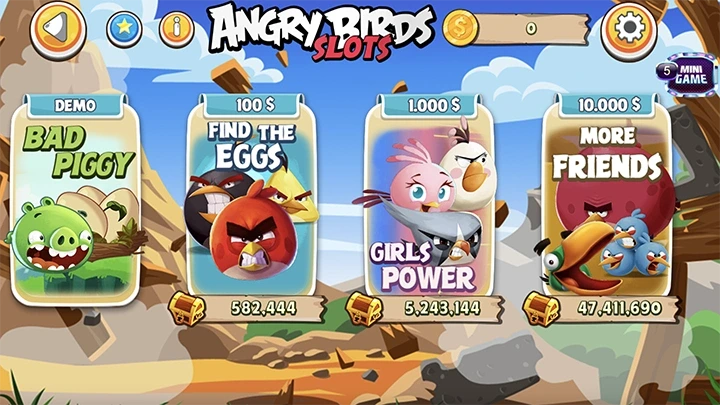This screenshot has height=405, width=720.
Task: Open the info button
Action: [176, 29]
